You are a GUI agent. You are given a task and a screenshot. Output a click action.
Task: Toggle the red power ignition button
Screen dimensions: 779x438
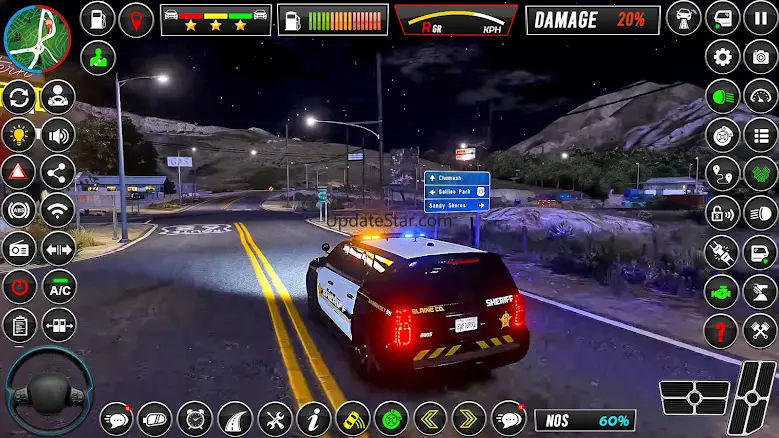19,287
